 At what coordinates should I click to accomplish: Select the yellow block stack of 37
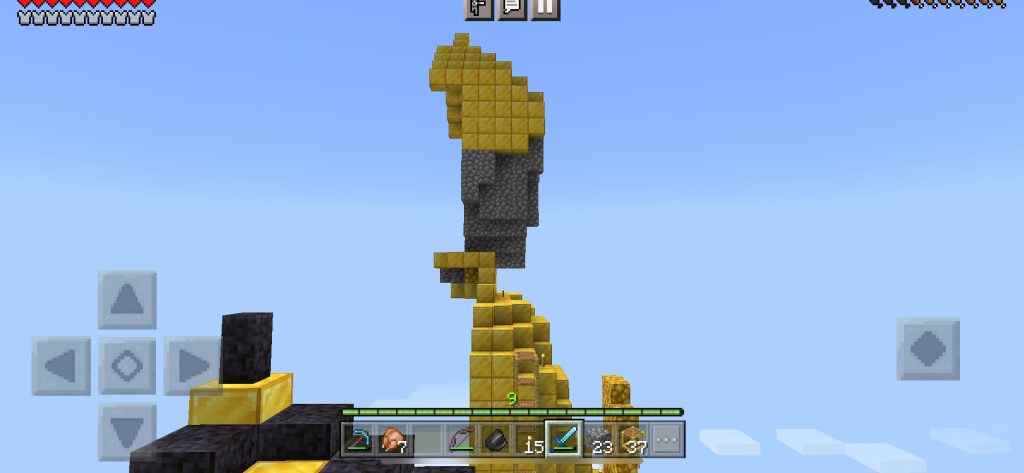point(631,439)
